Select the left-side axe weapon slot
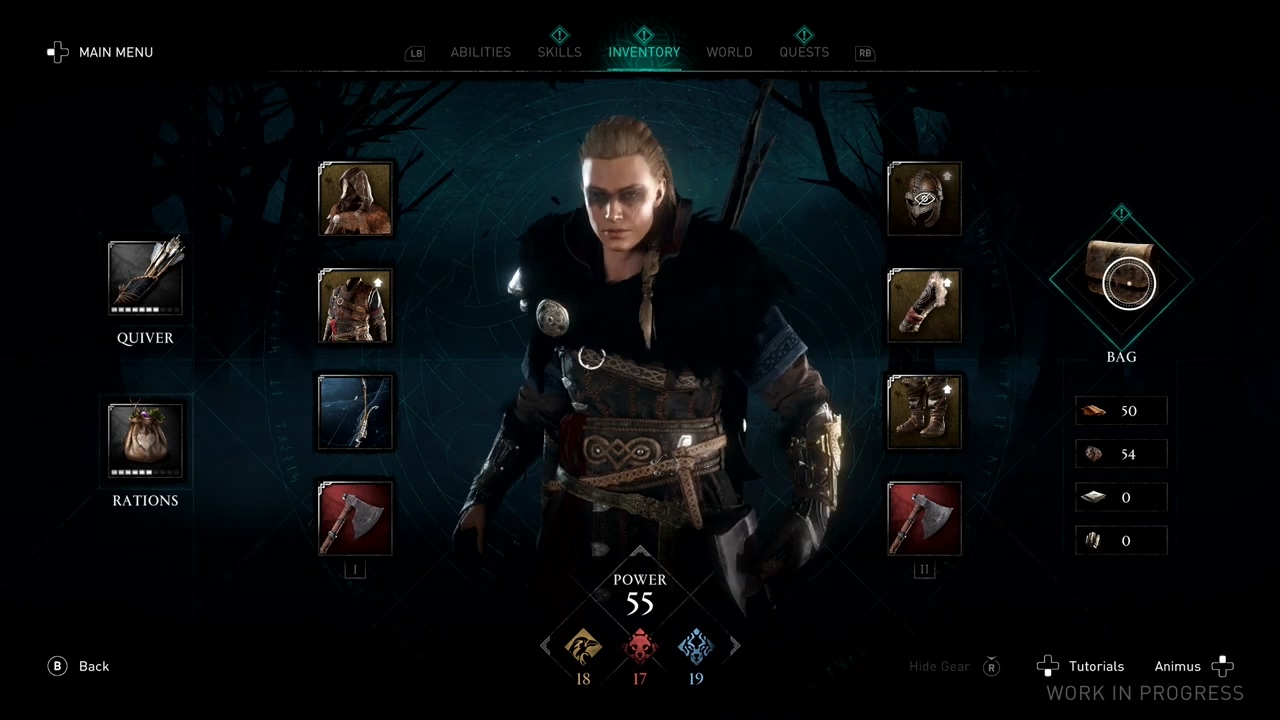This screenshot has width=1280, height=720. 355,518
